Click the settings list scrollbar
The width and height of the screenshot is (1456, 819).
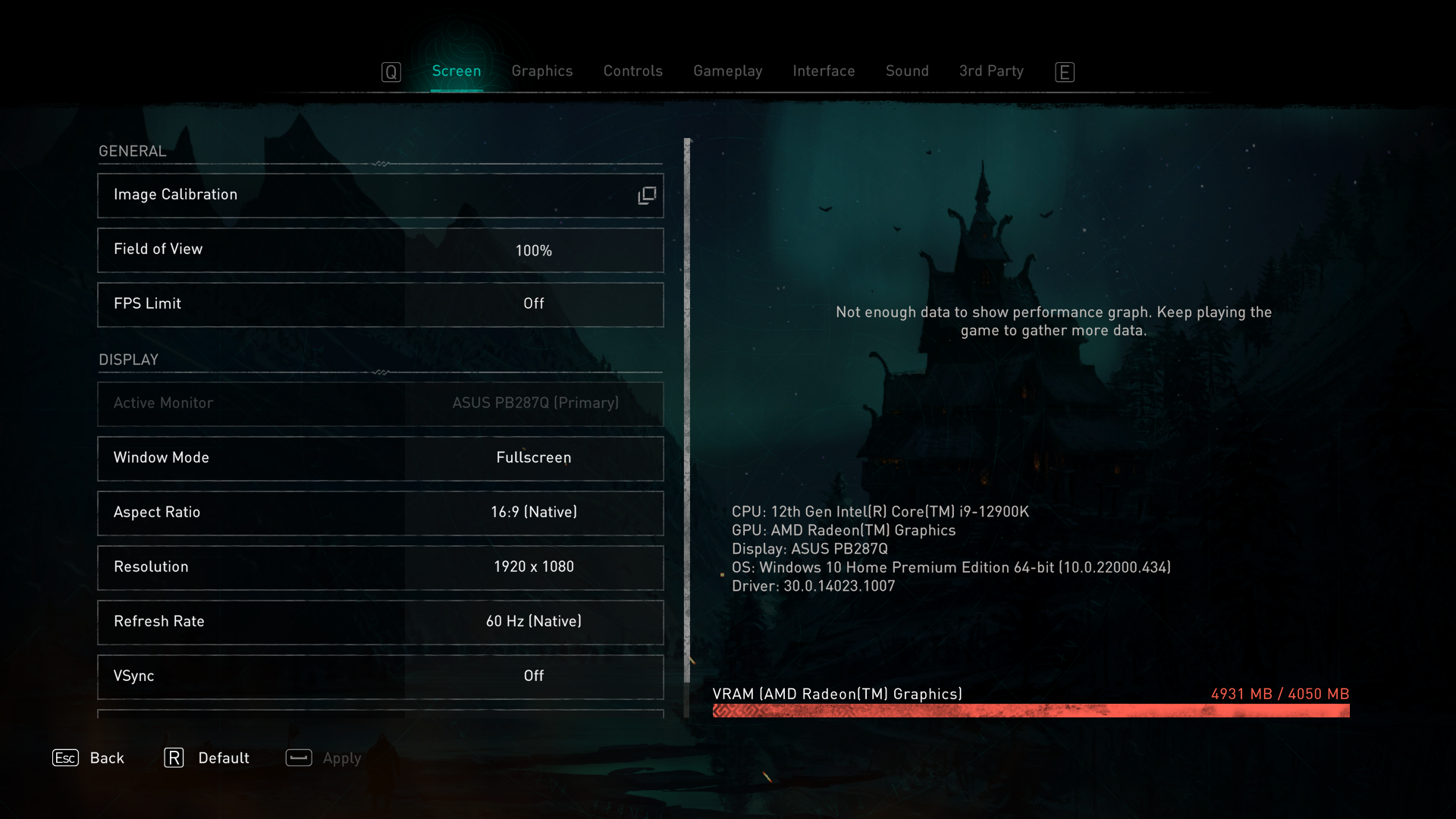click(687, 409)
